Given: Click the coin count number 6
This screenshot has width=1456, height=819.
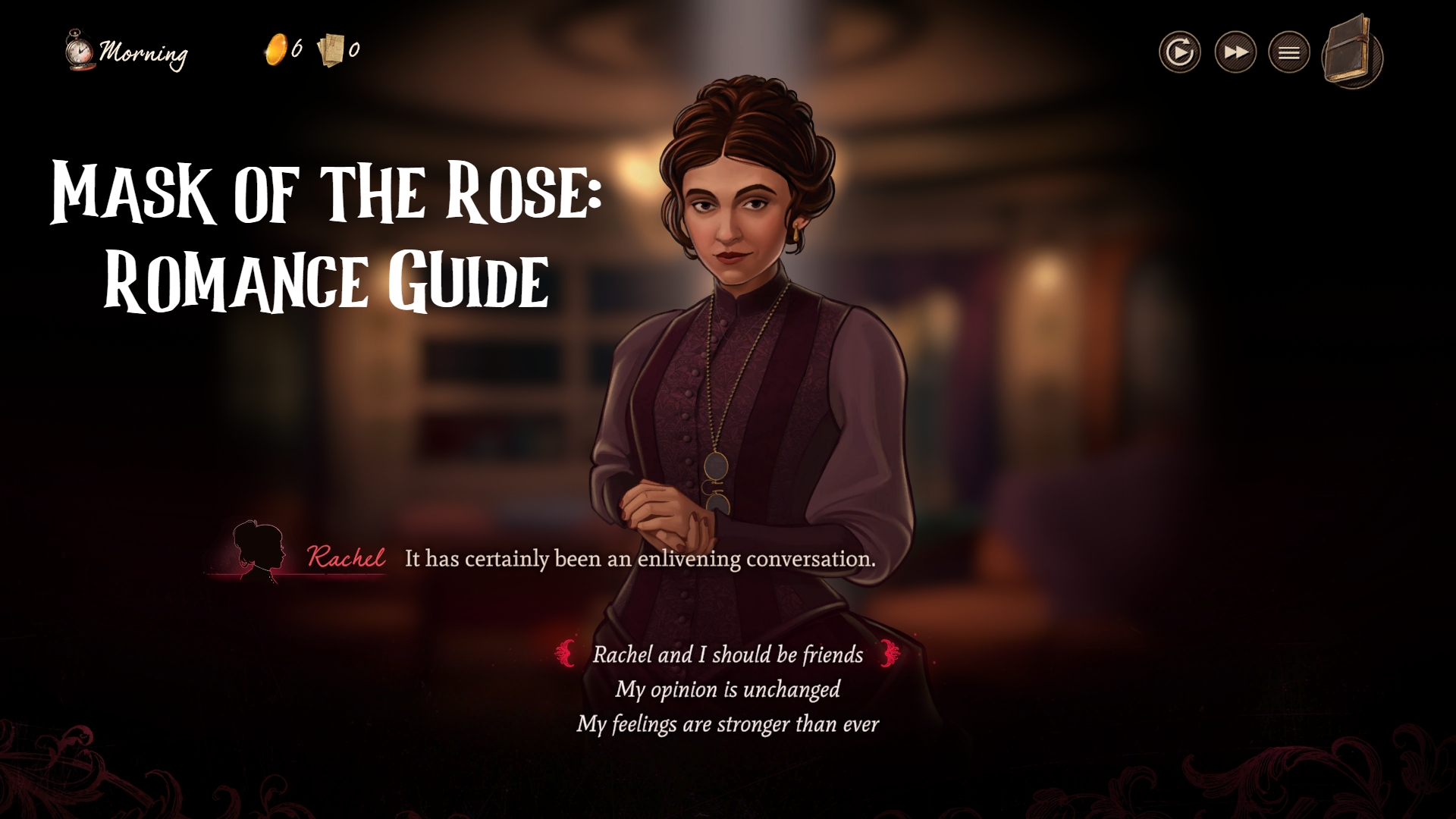Looking at the screenshot, I should (x=297, y=47).
